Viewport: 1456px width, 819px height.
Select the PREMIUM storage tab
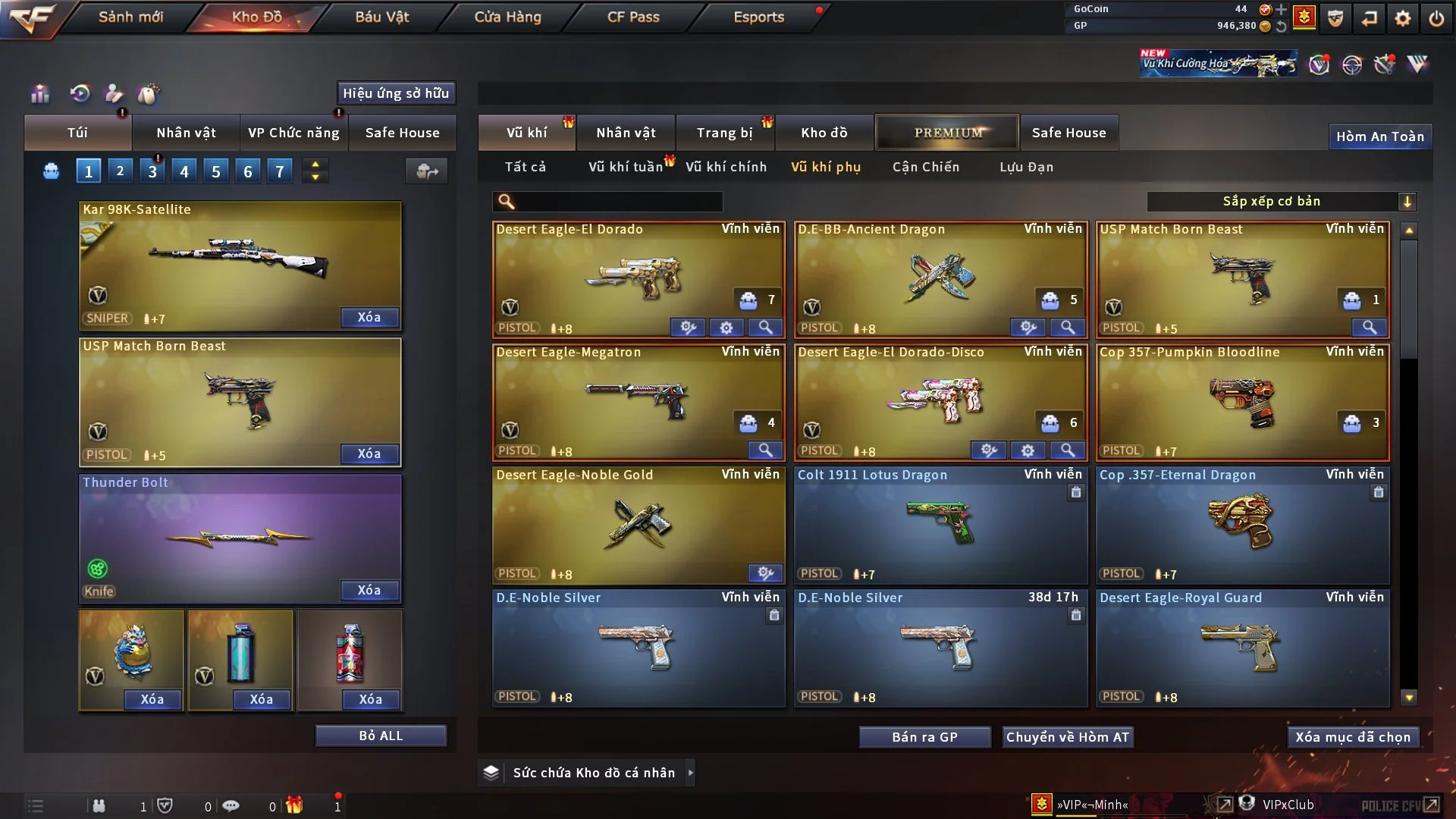pos(948,133)
